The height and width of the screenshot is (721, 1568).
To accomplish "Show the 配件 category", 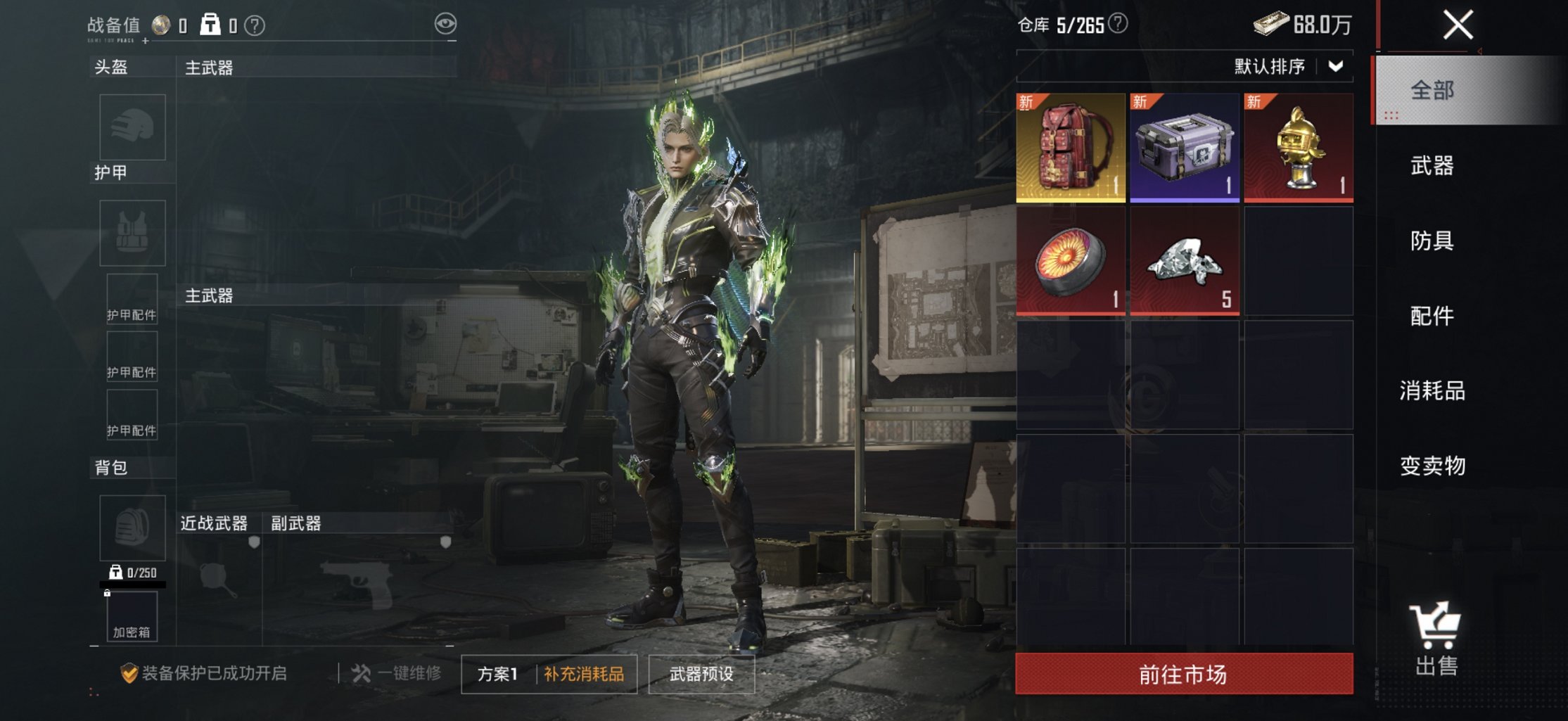I will [1432, 316].
